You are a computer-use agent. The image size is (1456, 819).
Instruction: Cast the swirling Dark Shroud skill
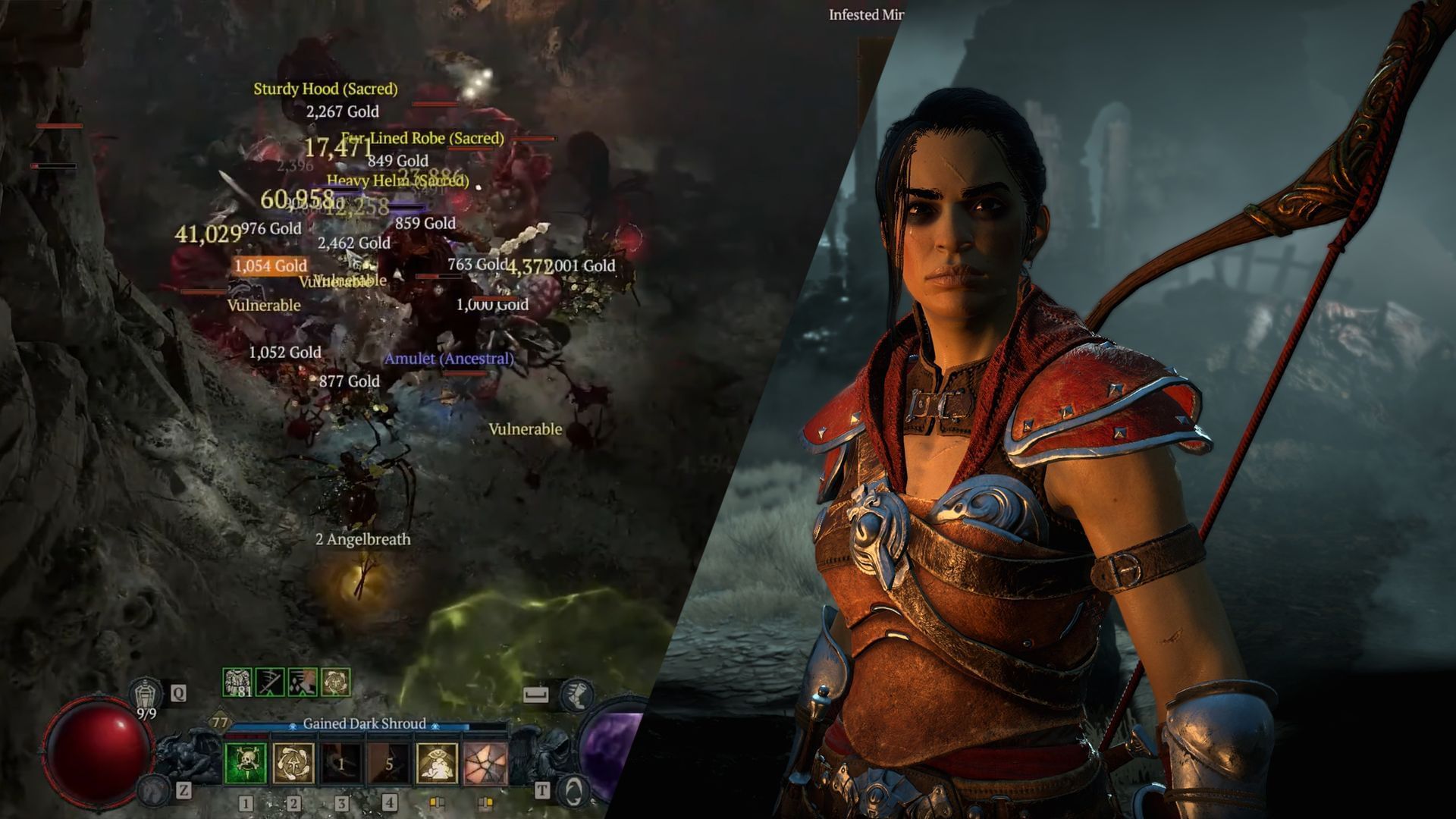(293, 763)
